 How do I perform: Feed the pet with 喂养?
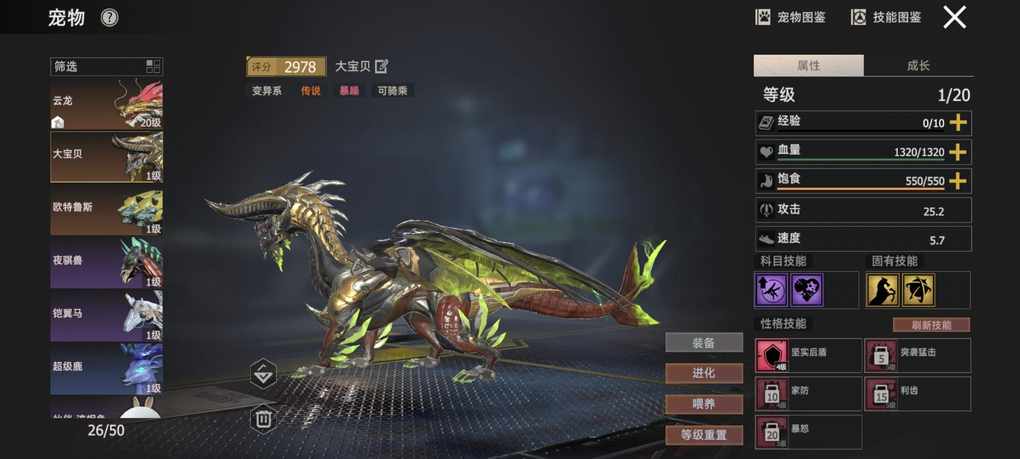tap(704, 404)
